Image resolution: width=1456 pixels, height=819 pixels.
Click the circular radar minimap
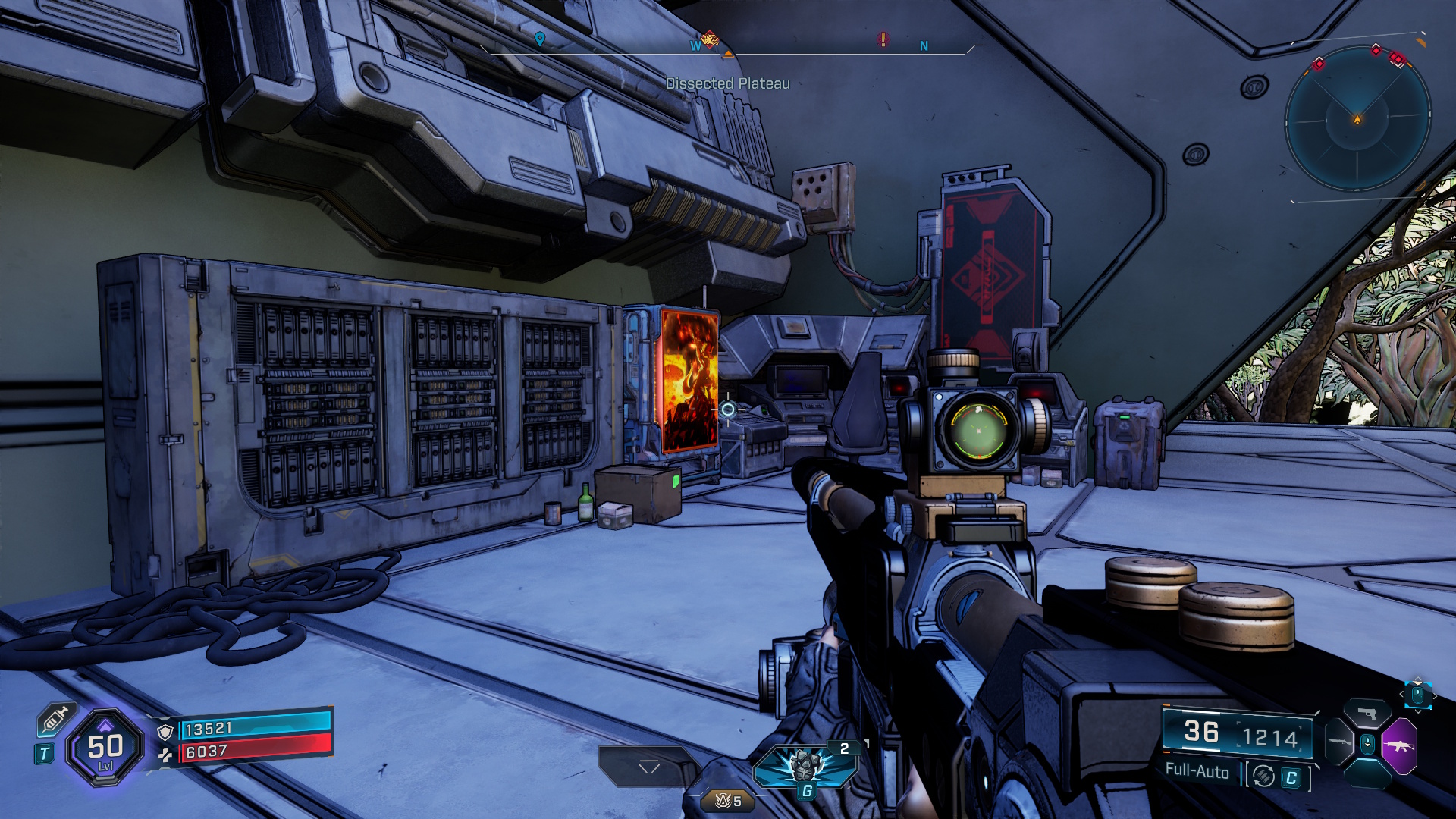1357,119
